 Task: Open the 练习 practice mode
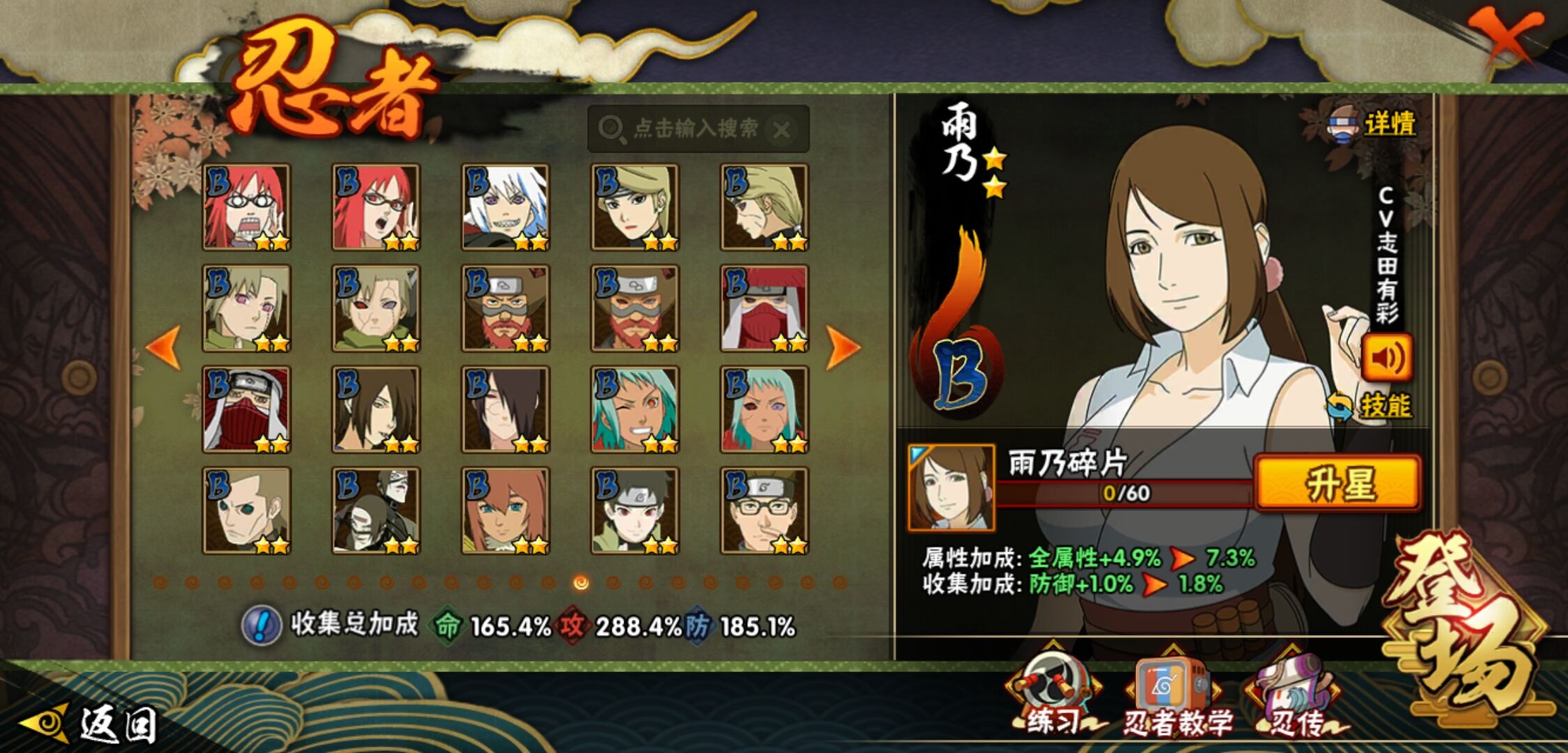pyautogui.click(x=1053, y=697)
